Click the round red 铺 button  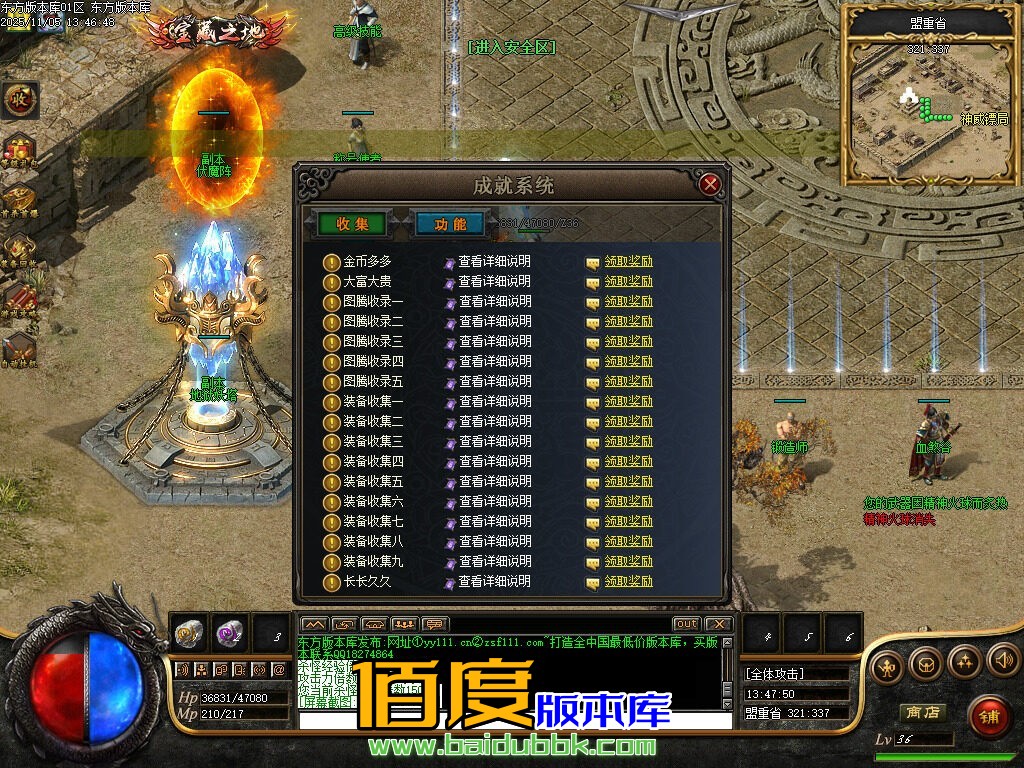click(989, 717)
